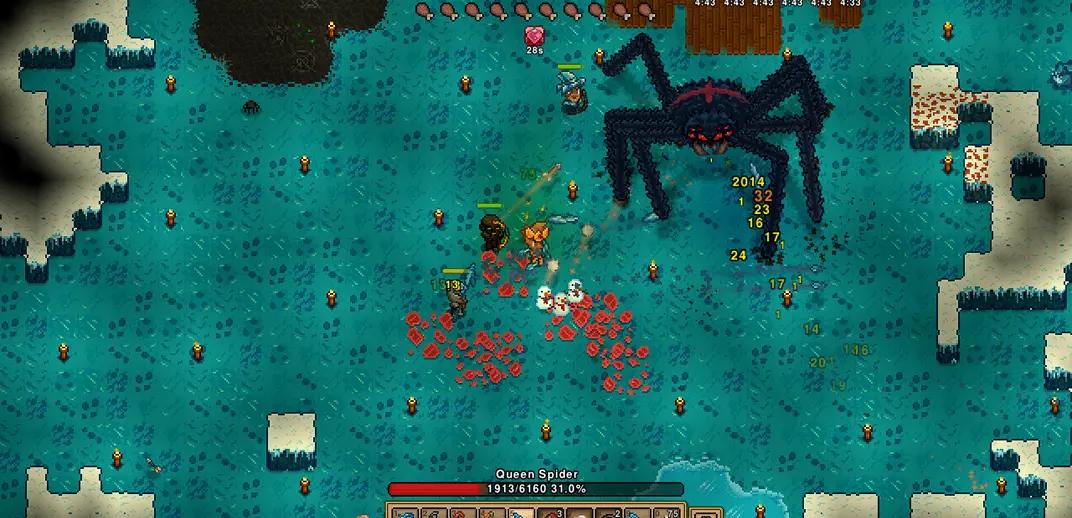Click the pink heart buff icon
Image resolution: width=1072 pixels, height=518 pixels.
(535, 36)
